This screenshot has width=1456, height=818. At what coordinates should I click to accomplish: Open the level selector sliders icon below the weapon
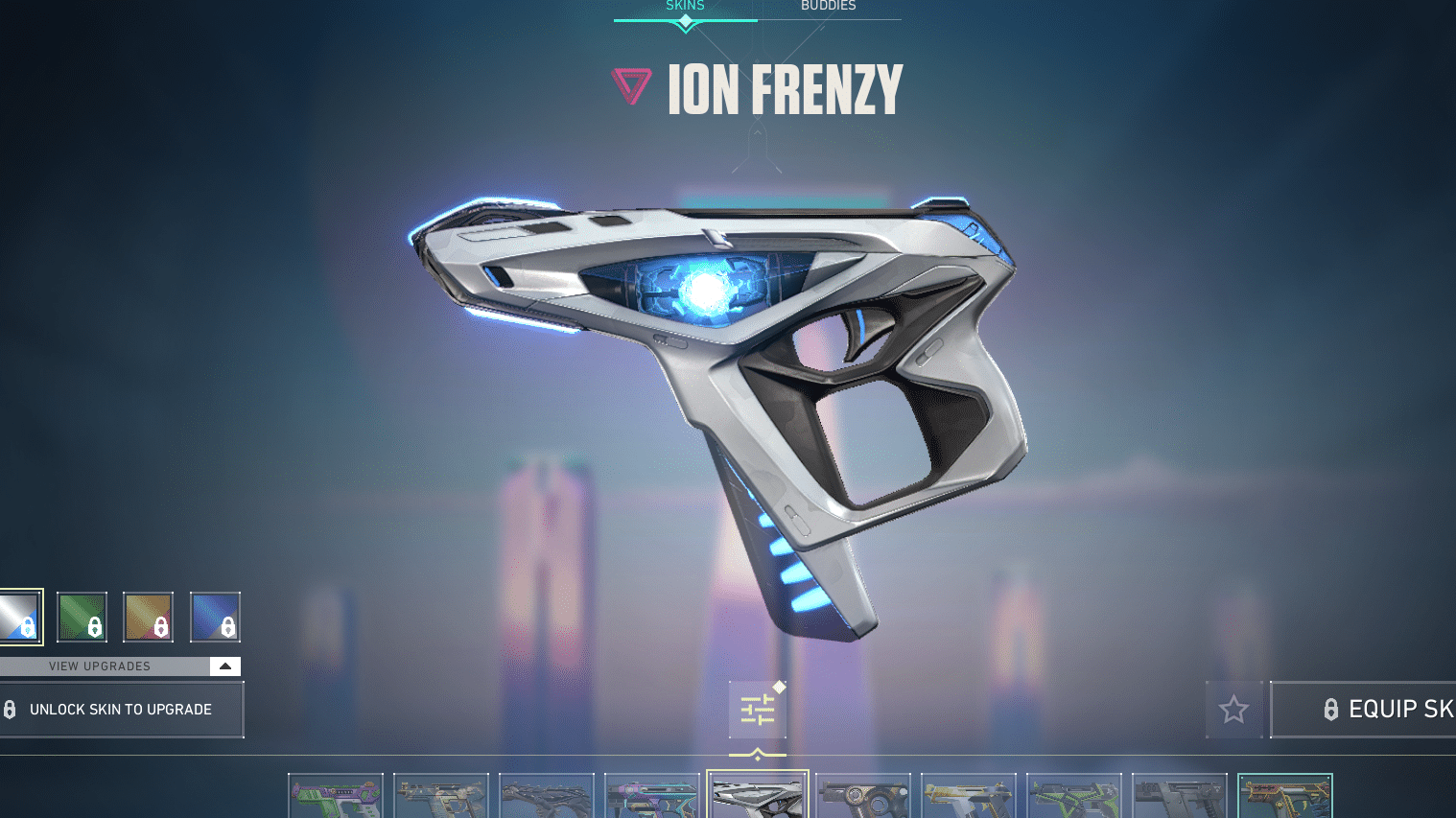pyautogui.click(x=757, y=709)
